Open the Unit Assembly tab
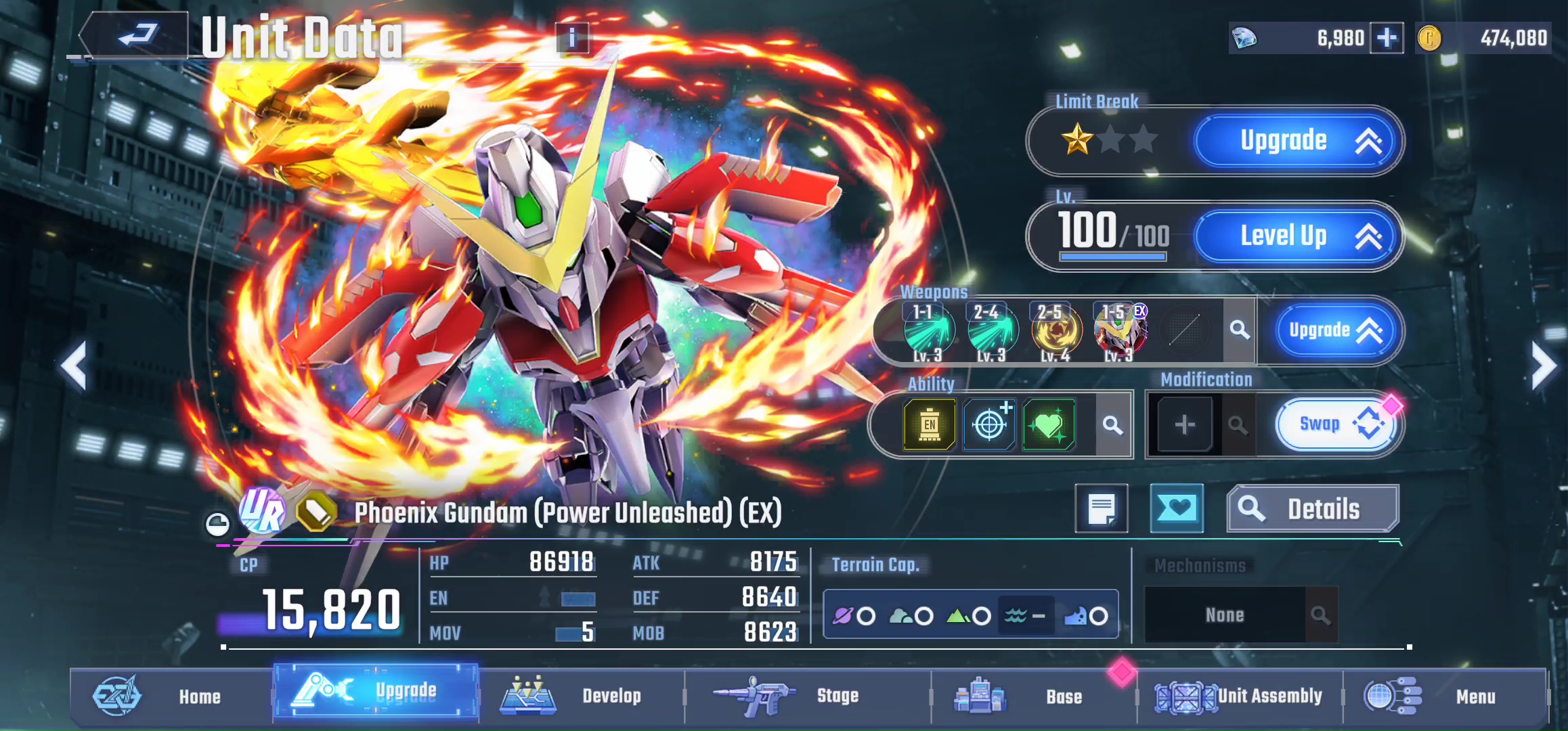 1239,696
